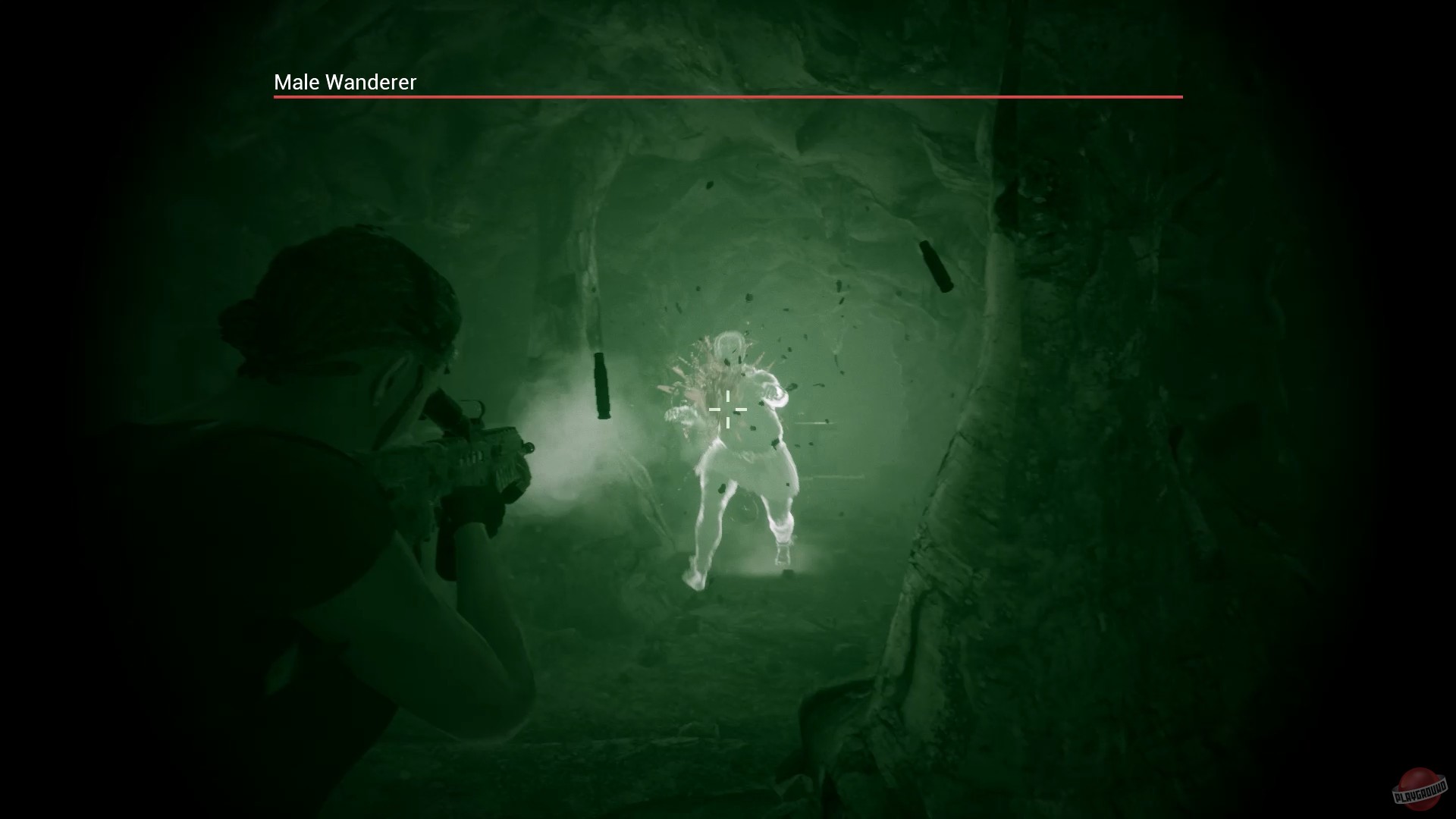Click the aiming crosshair reticle at screen center
1456x819 pixels.
pyautogui.click(x=727, y=409)
